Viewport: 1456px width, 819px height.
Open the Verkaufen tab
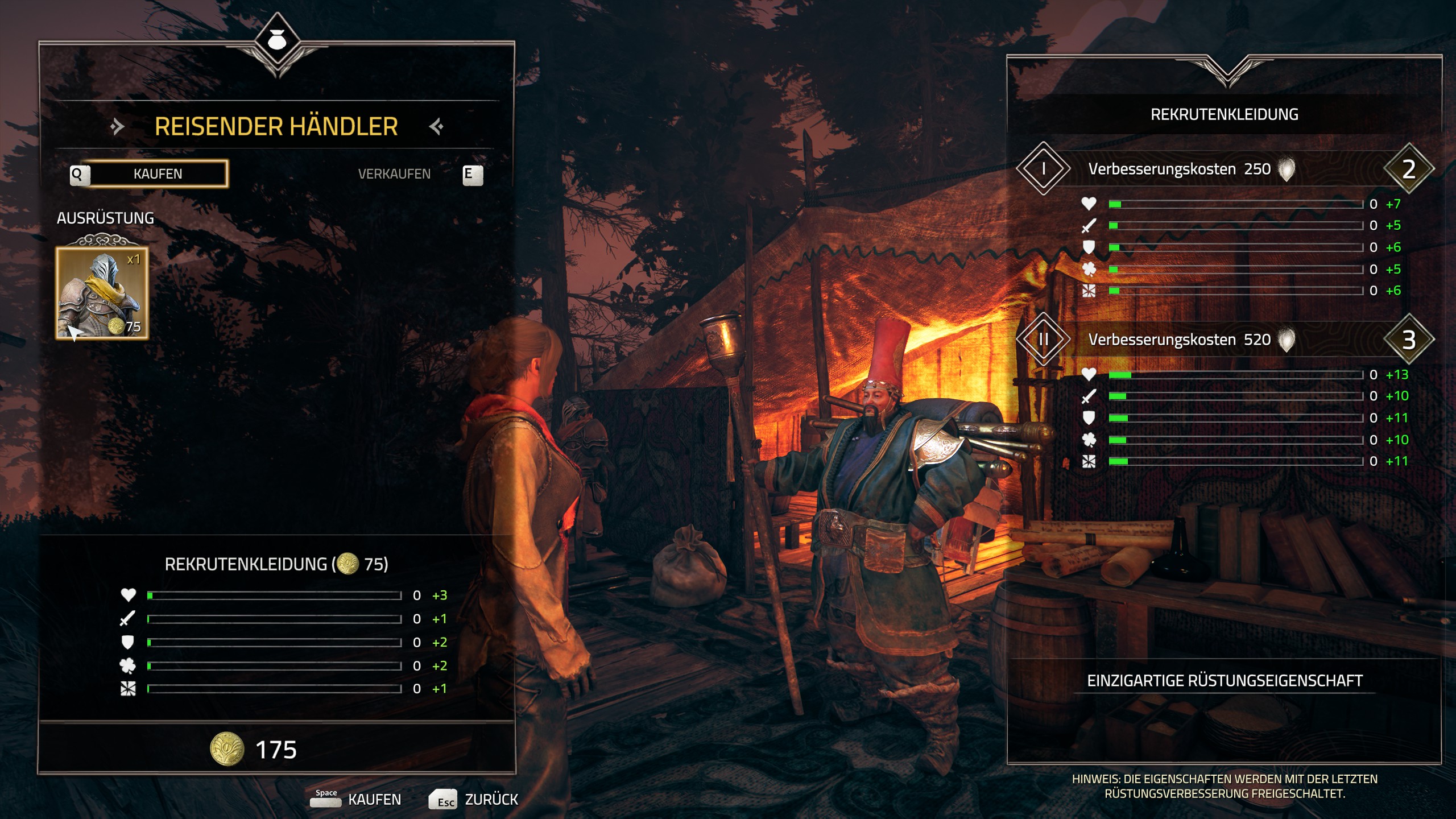[394, 173]
